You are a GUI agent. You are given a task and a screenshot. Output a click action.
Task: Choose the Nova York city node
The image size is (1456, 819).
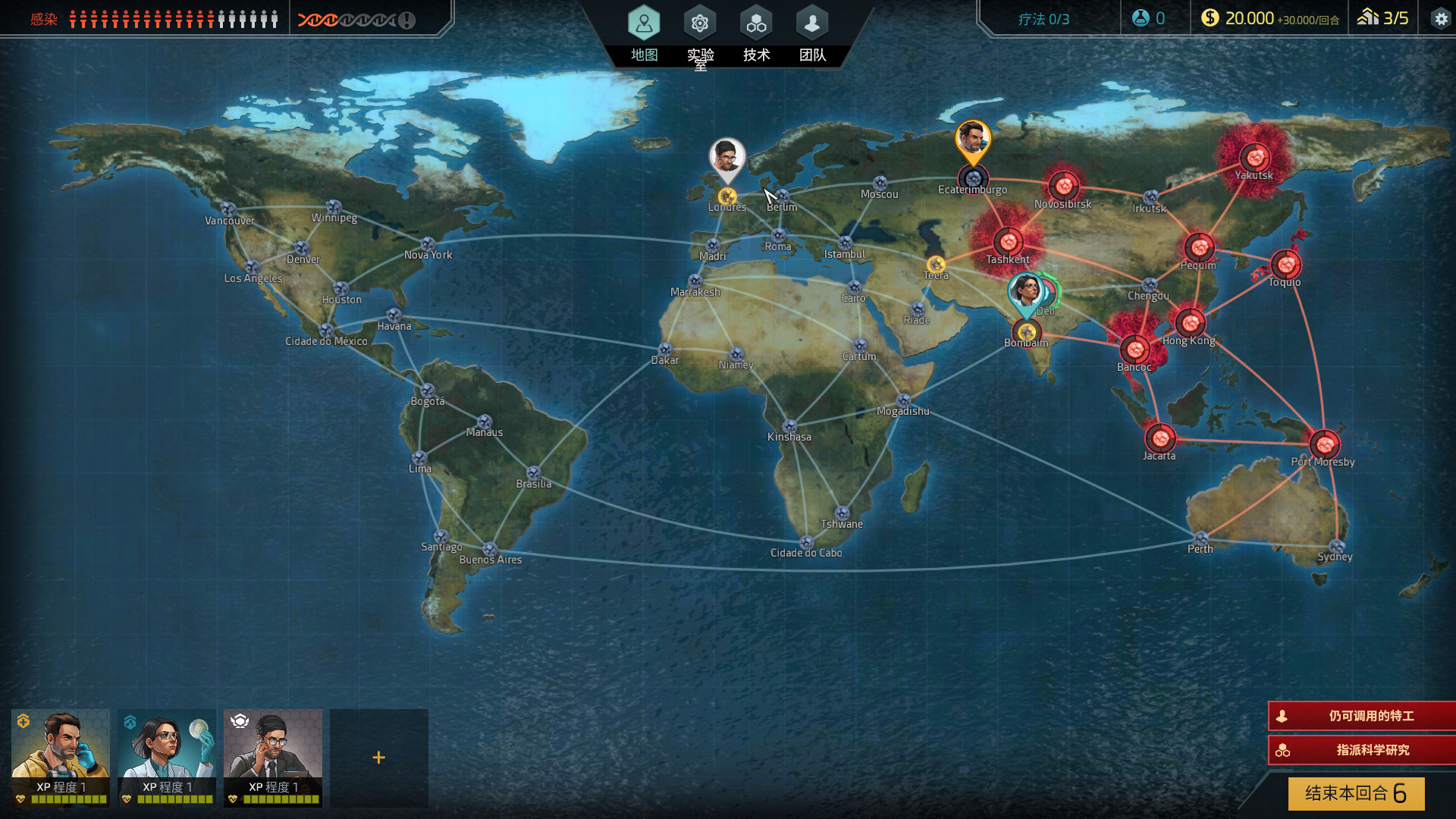428,244
